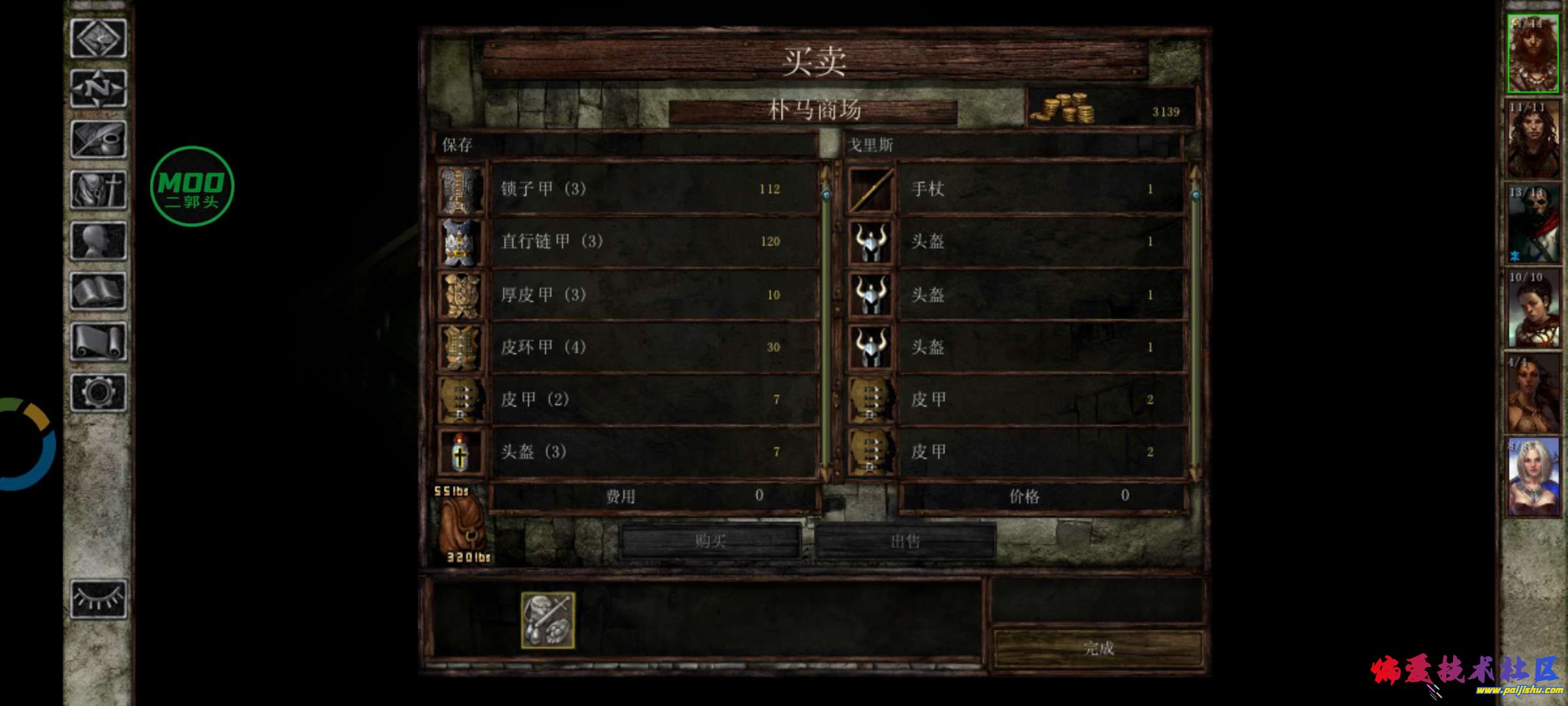Pick the 皮环甲 store listing
Viewport: 1568px width, 706px height.
pos(653,346)
